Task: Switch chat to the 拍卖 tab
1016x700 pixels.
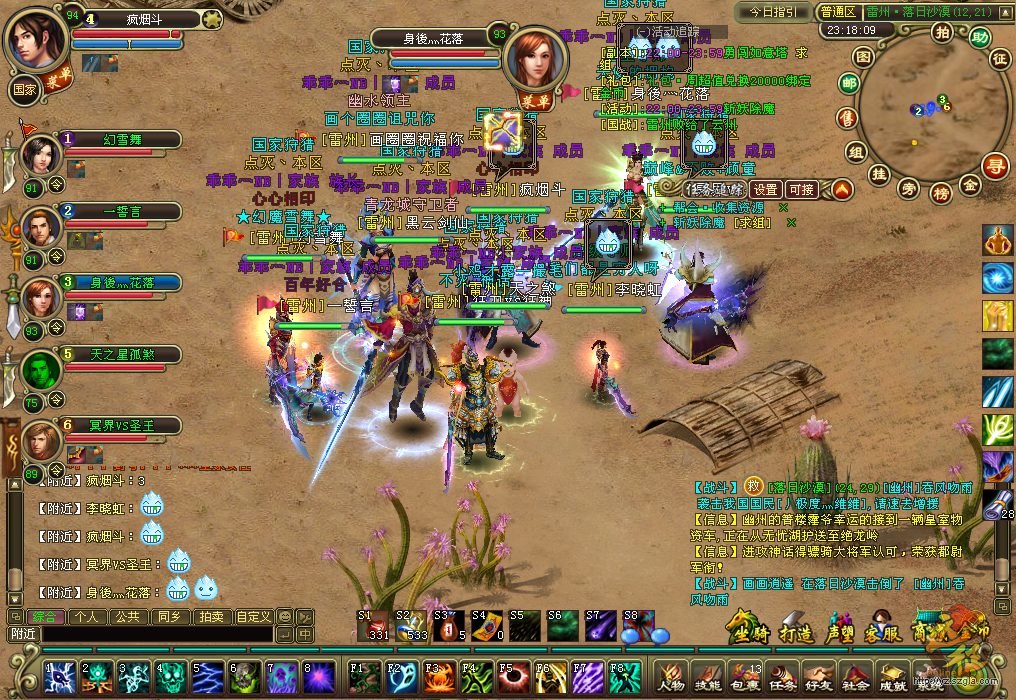Action: (210, 616)
